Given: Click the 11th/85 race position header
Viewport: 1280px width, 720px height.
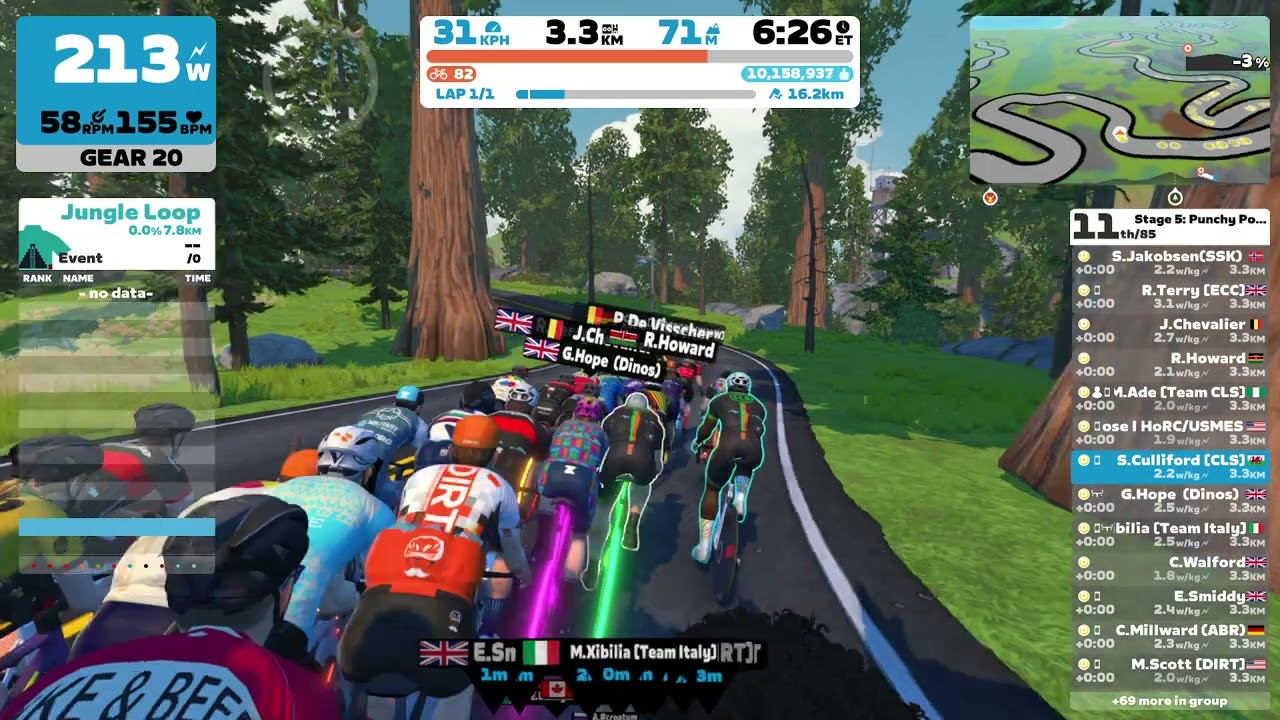Looking at the screenshot, I should [1169, 227].
